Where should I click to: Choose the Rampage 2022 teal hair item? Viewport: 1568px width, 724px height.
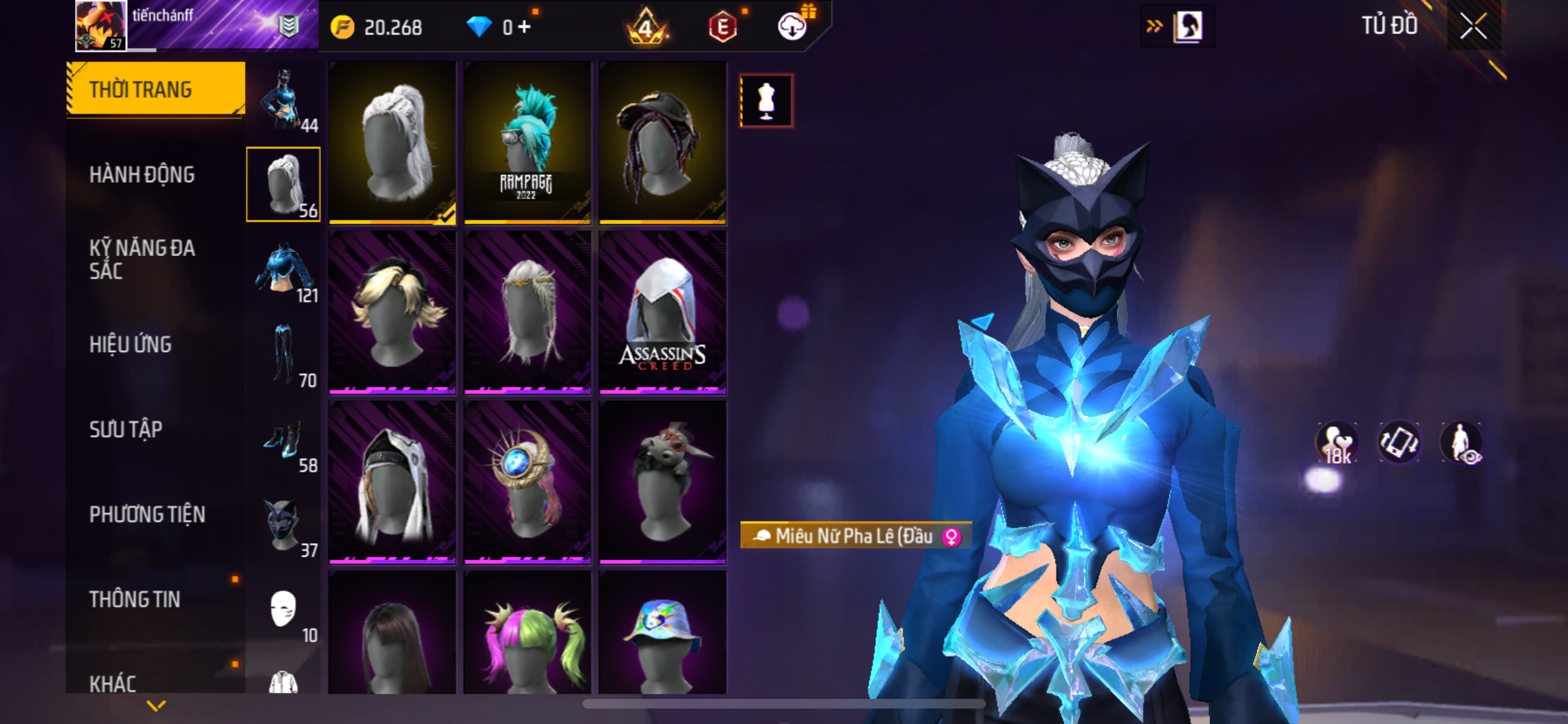(527, 143)
